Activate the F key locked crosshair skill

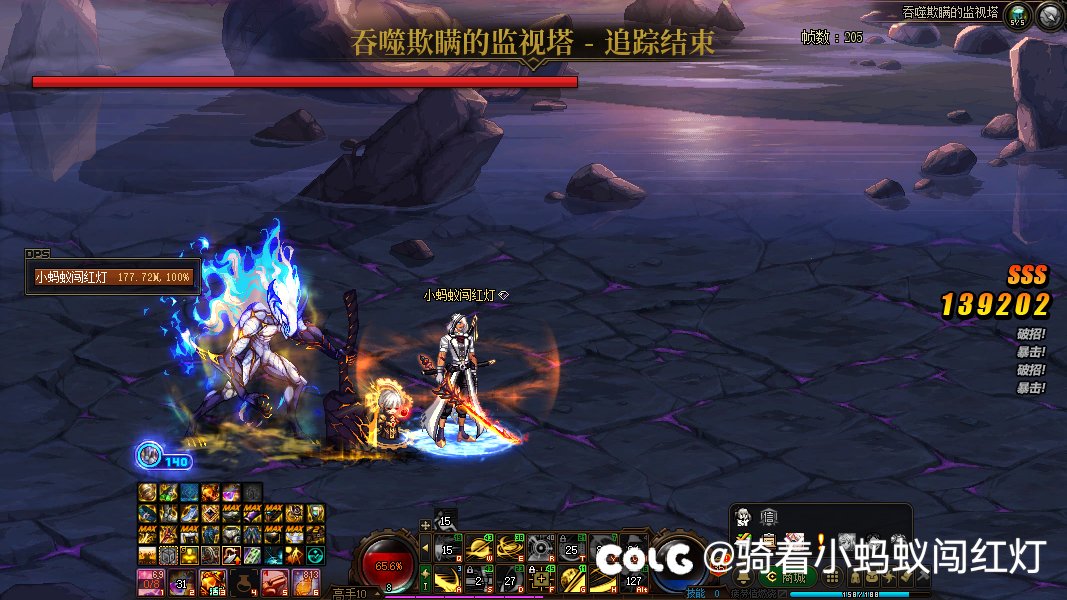[541, 578]
